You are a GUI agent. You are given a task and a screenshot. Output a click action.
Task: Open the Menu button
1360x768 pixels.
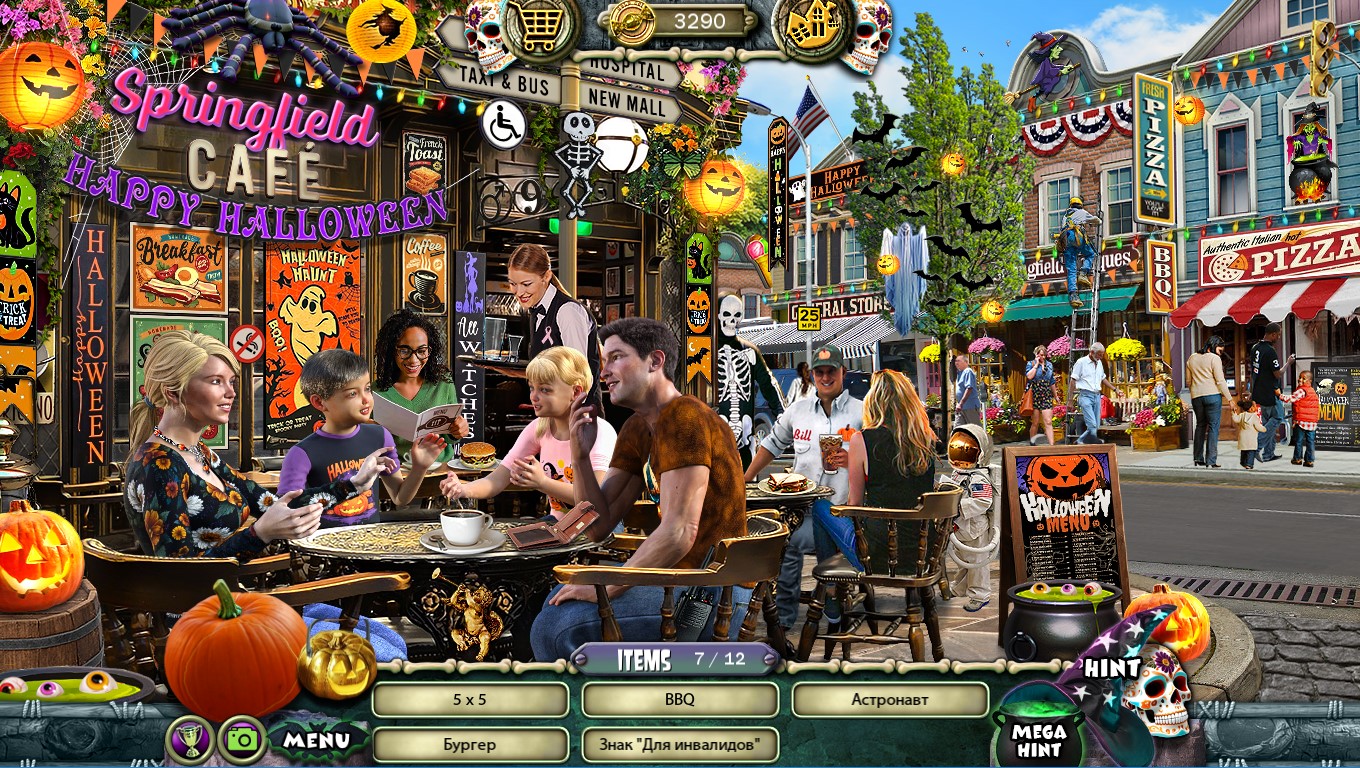click(x=316, y=740)
